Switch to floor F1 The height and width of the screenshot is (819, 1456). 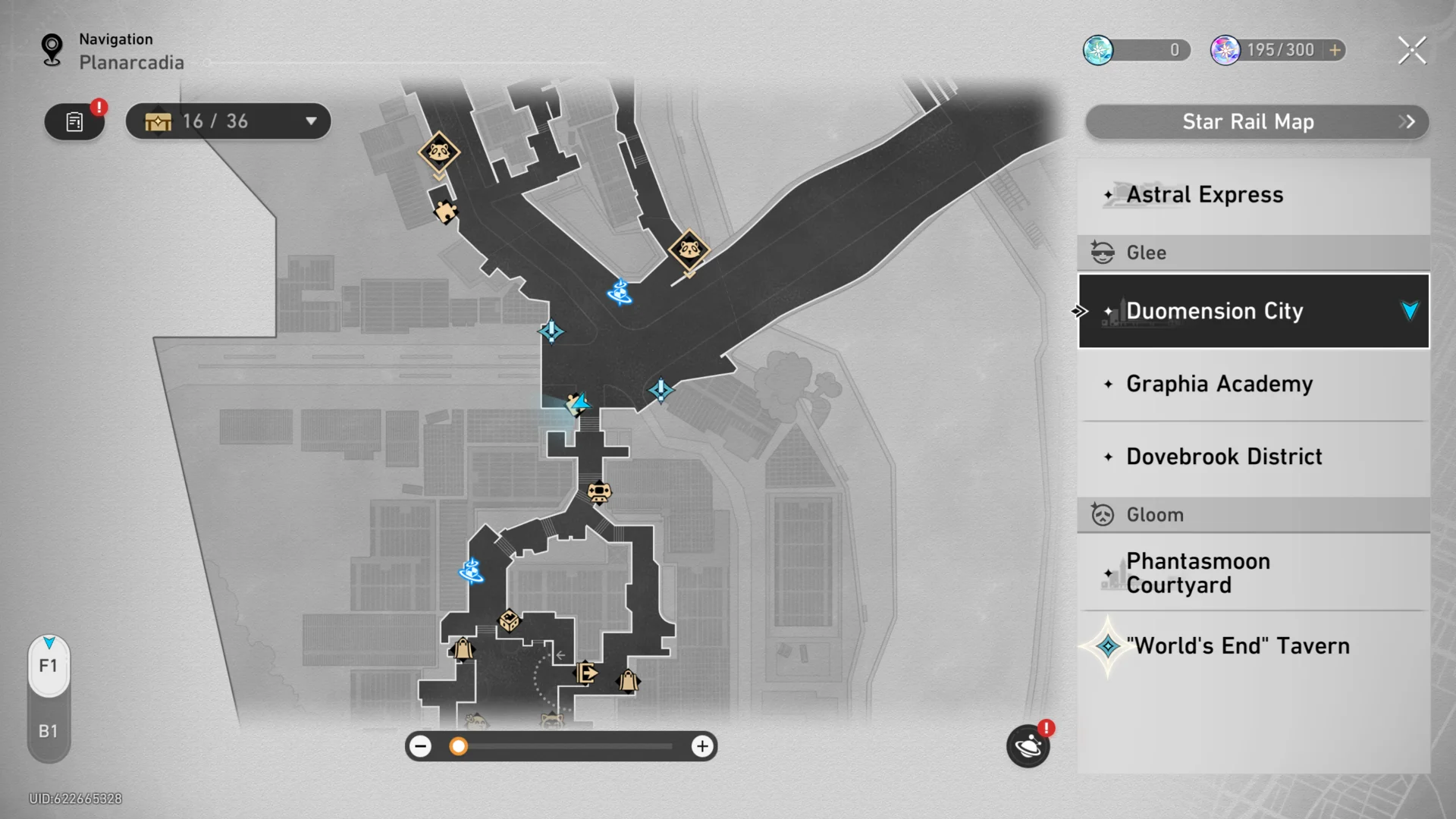[48, 666]
